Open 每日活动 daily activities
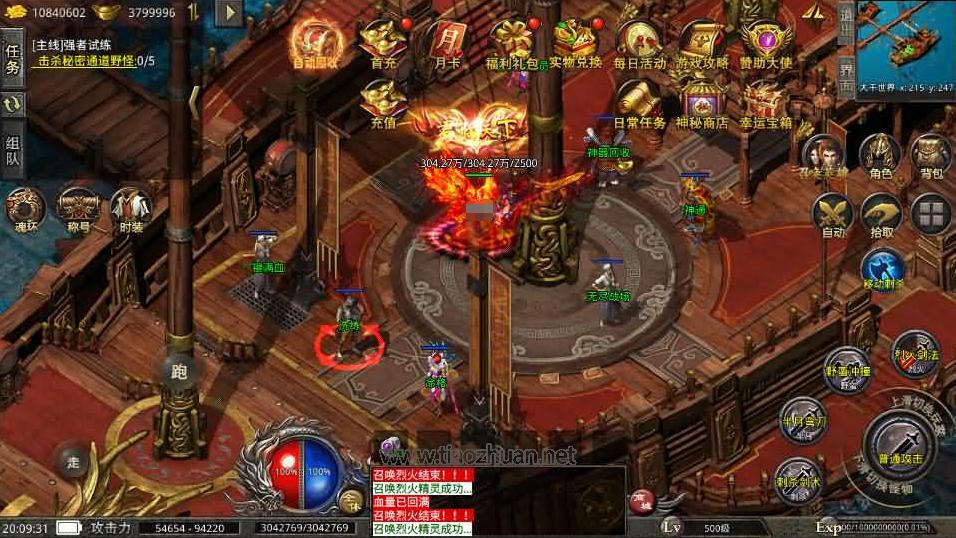This screenshot has width=956, height=538. (x=639, y=44)
